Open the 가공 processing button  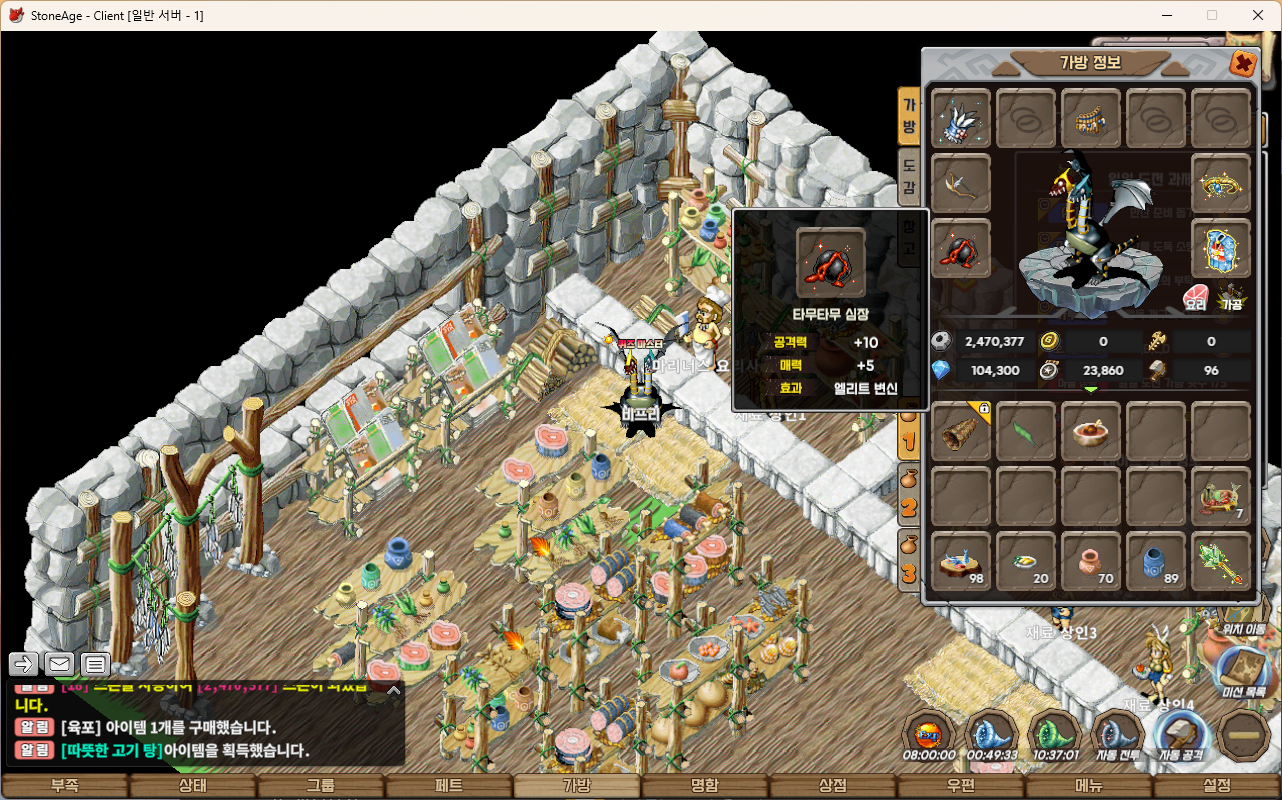(1231, 298)
